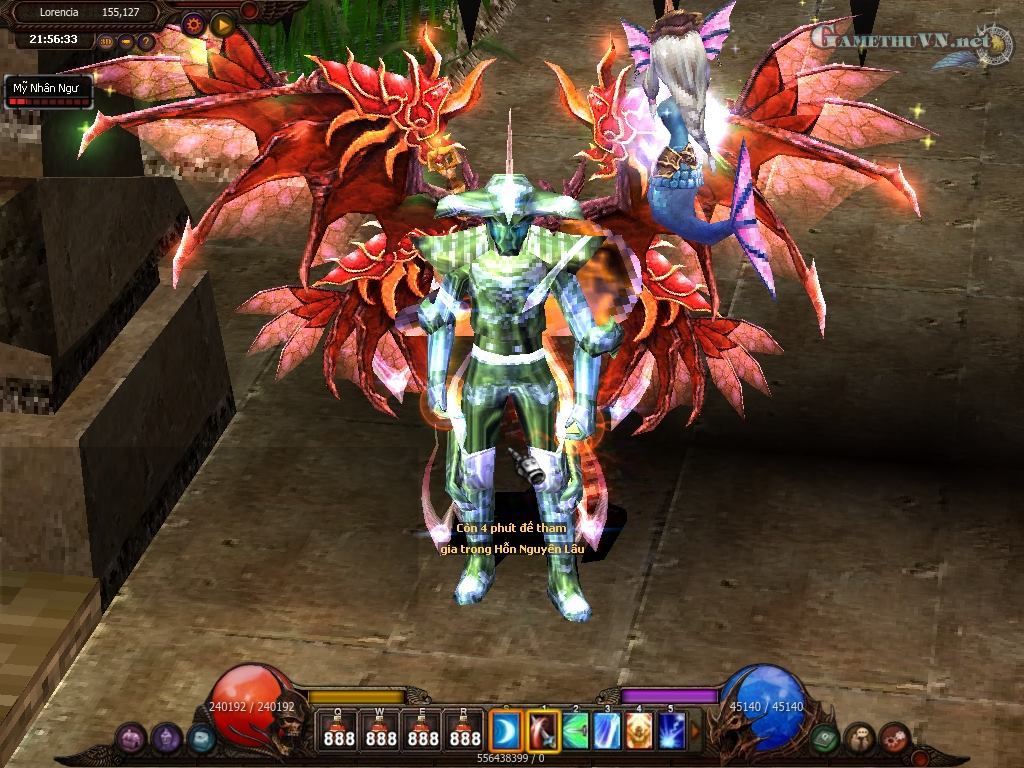This screenshot has width=1024, height=768.
Task: Use the Q potion slot
Action: (x=338, y=730)
